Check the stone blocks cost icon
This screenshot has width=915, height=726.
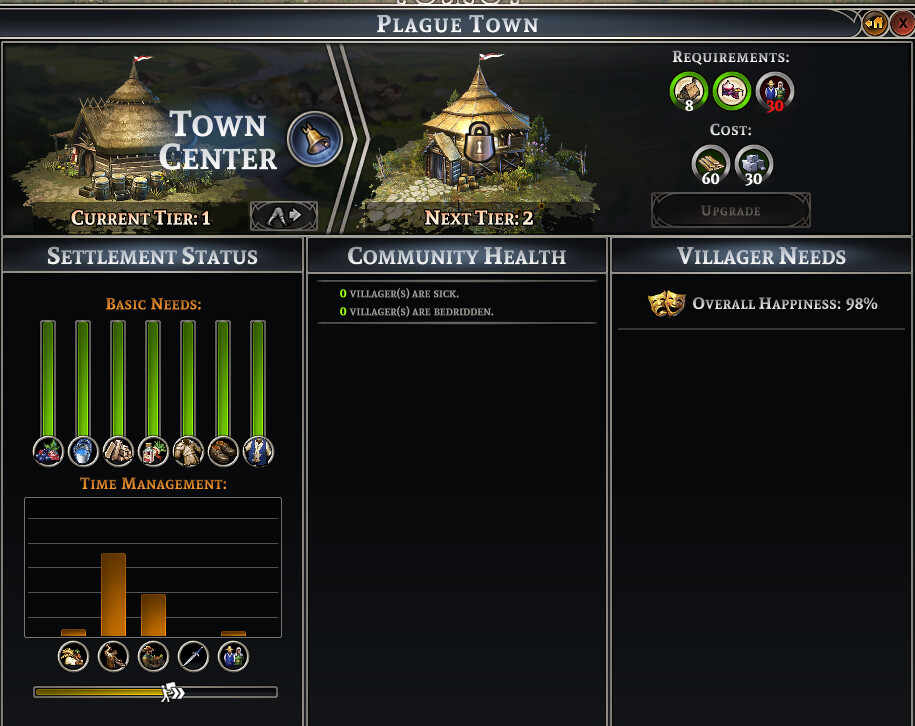pos(754,165)
